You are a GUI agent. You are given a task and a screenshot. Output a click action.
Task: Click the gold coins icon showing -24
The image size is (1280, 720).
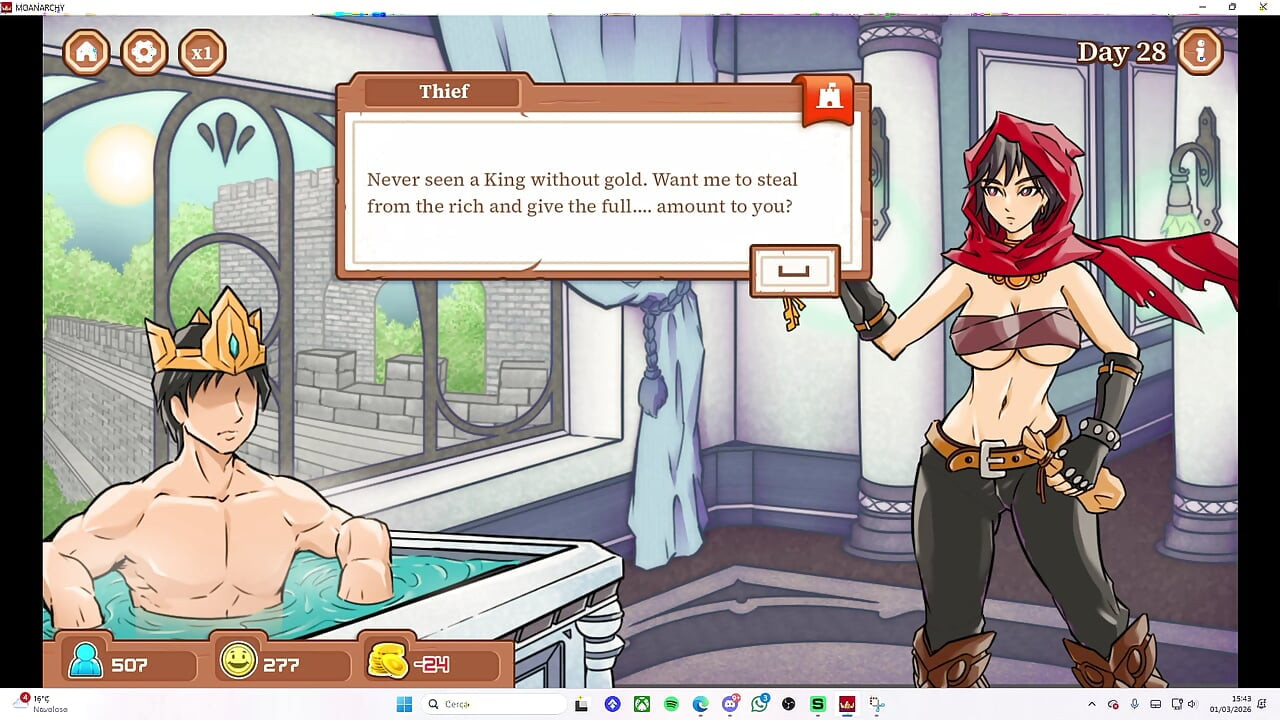pyautogui.click(x=389, y=661)
